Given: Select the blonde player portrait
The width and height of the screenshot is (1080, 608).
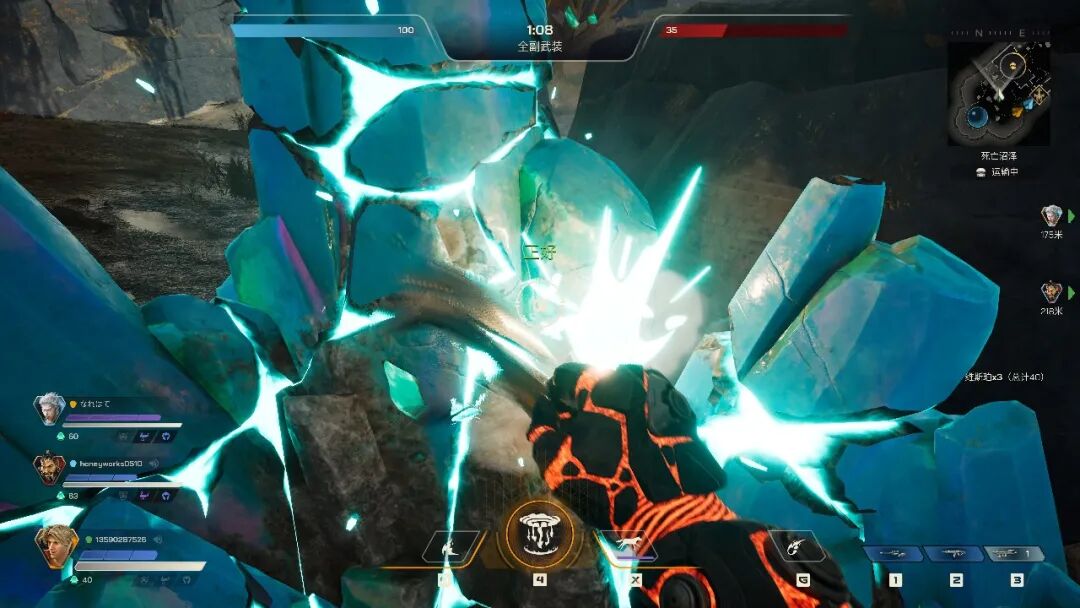Looking at the screenshot, I should (x=55, y=545).
